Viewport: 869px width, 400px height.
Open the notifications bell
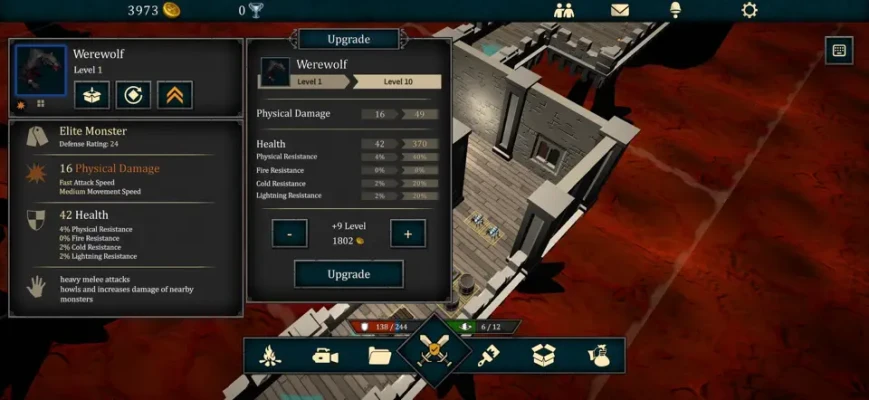tap(675, 11)
